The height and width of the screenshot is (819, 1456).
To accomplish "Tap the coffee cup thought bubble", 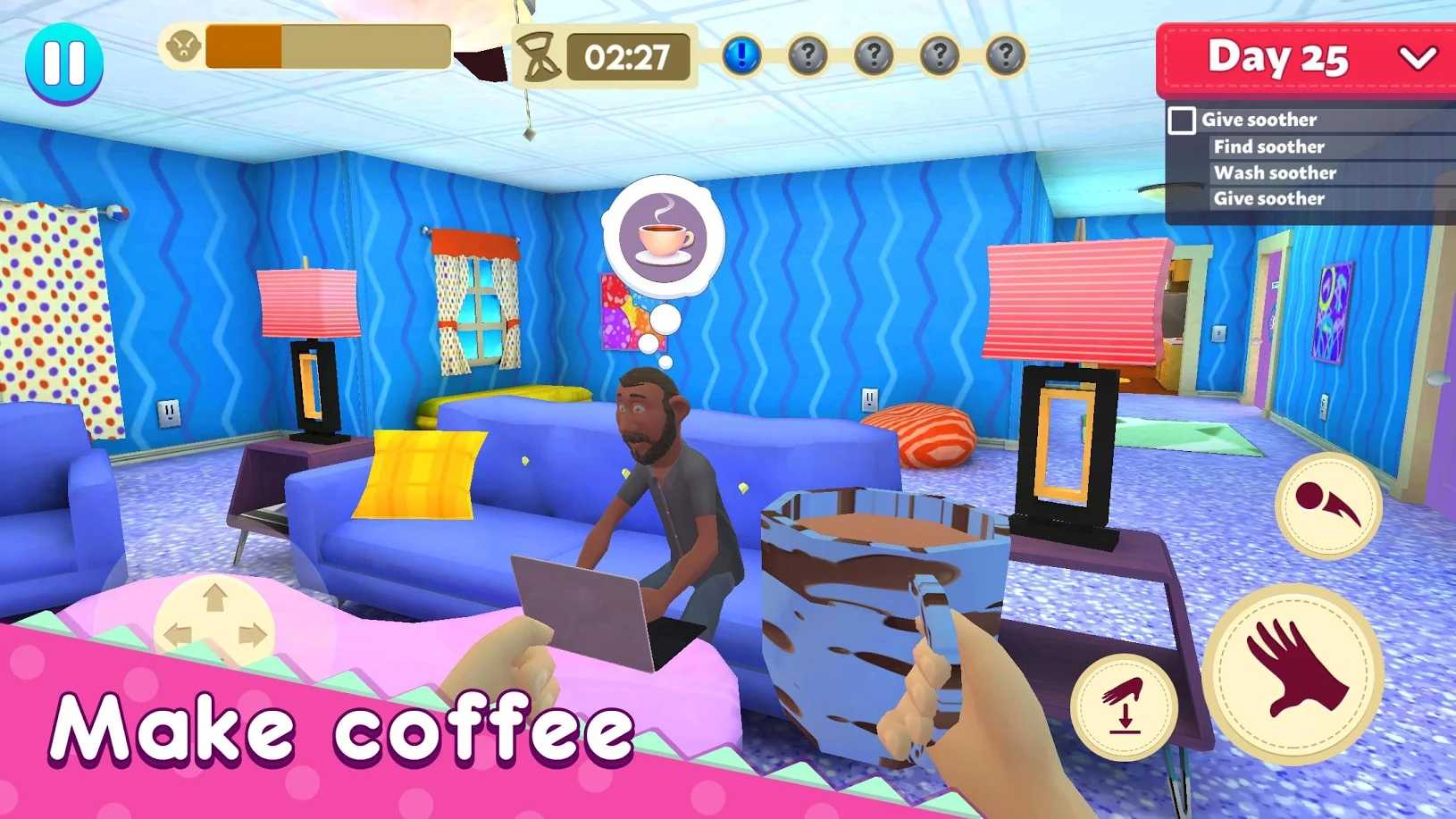I will (x=662, y=238).
